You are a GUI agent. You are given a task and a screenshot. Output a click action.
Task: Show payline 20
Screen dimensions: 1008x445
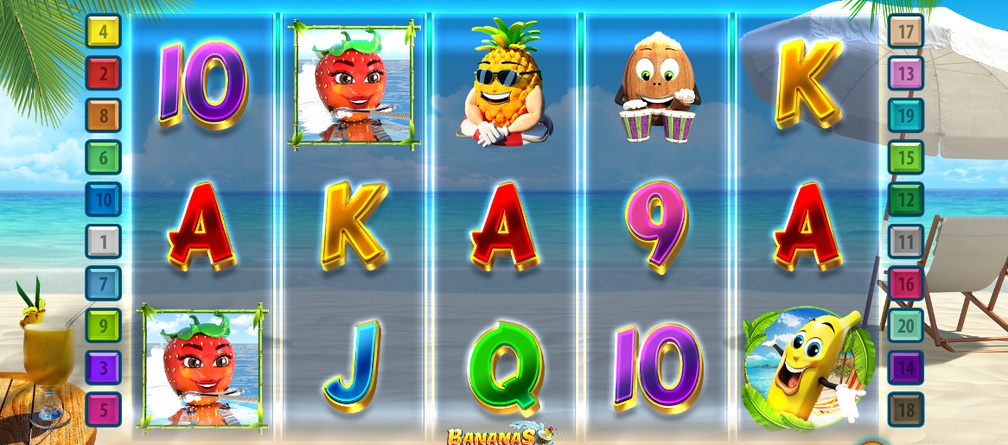[x=906, y=325]
